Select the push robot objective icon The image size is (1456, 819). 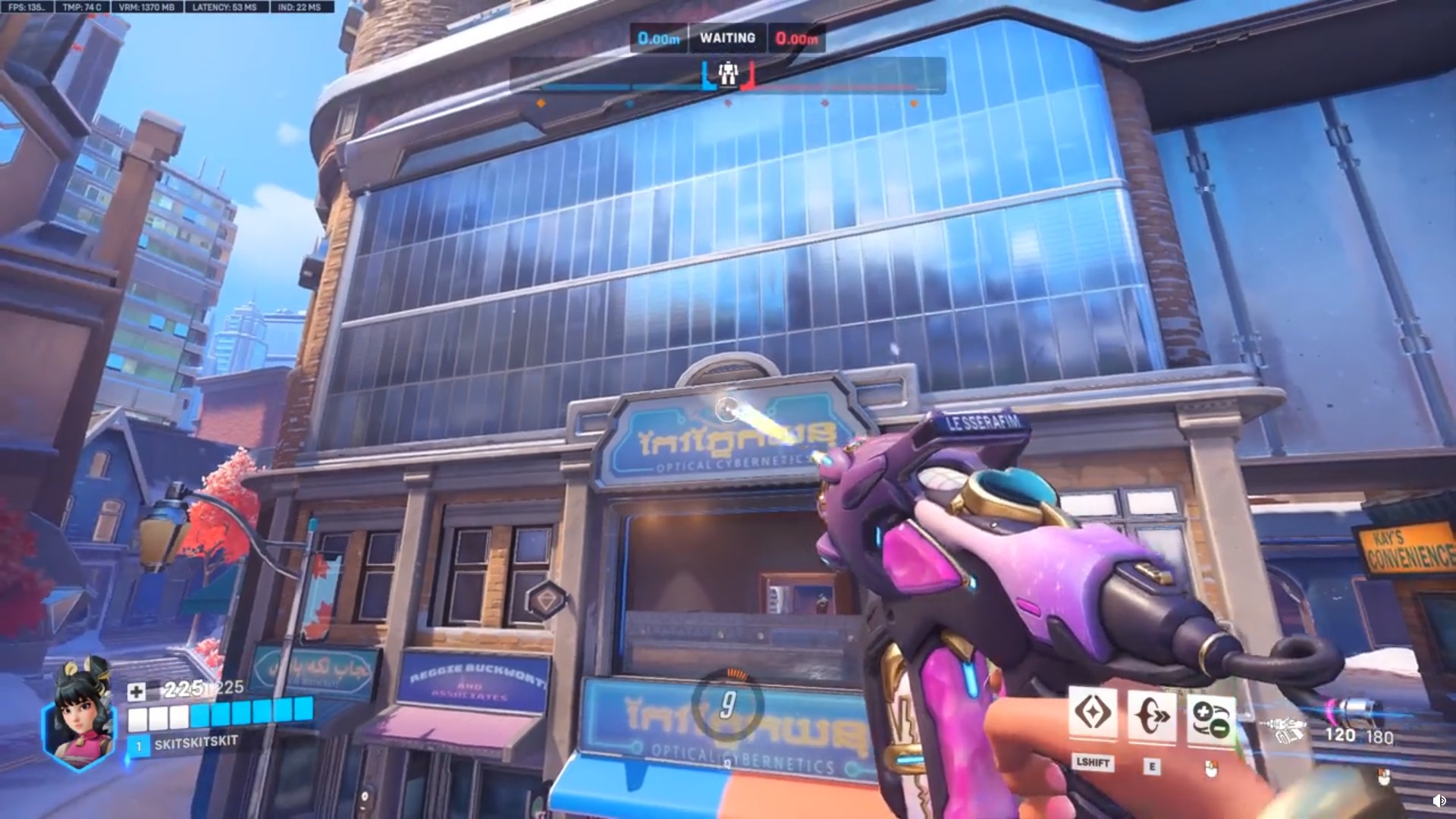pyautogui.click(x=728, y=74)
